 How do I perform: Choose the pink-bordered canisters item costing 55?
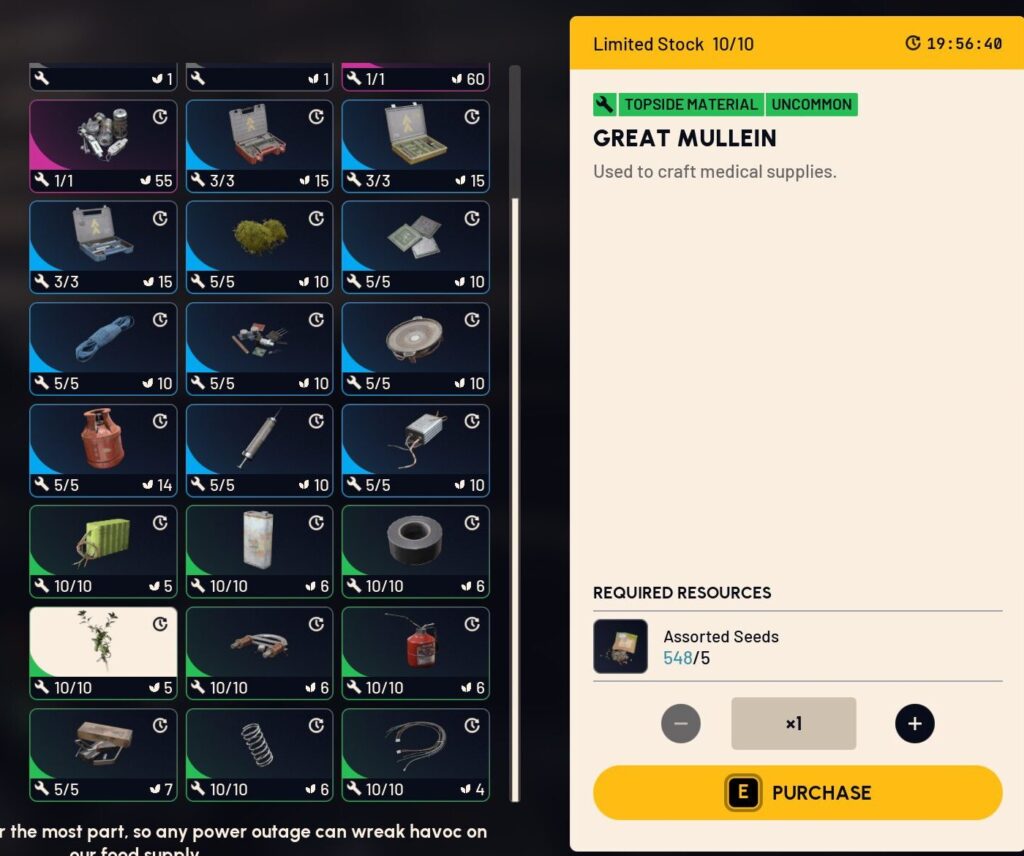coord(103,145)
